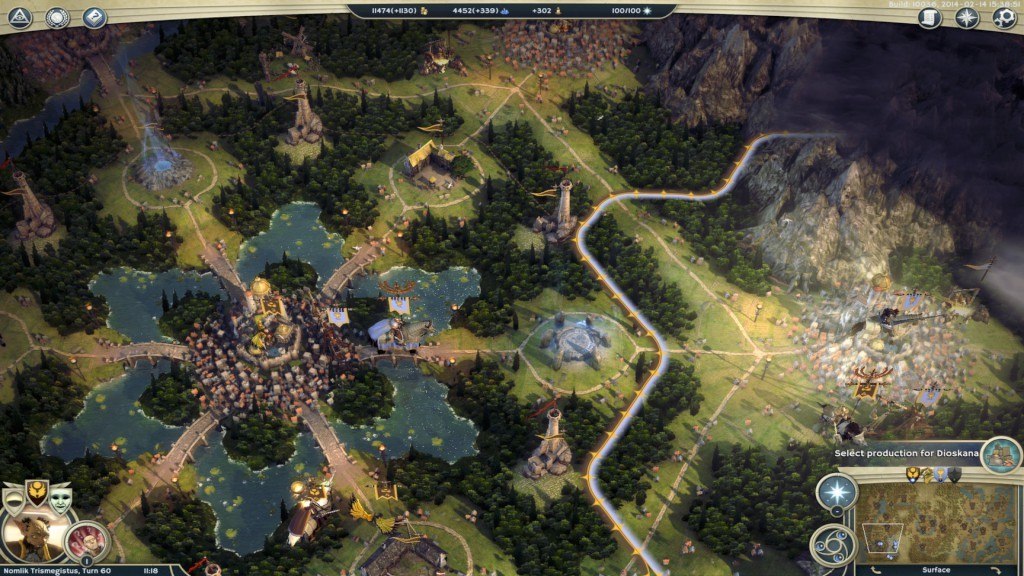Open the gear settings menu
Image resolution: width=1024 pixels, height=576 pixels.
1004,17
